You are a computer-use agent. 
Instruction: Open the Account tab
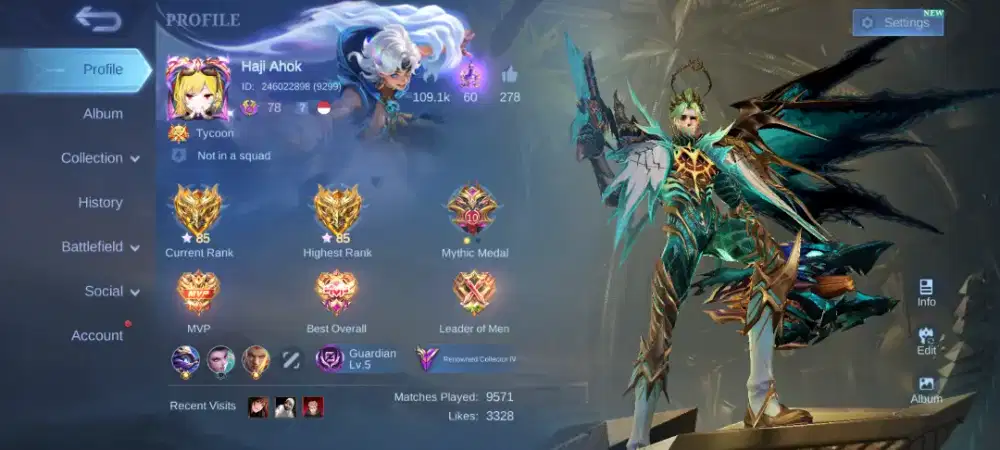coord(97,336)
